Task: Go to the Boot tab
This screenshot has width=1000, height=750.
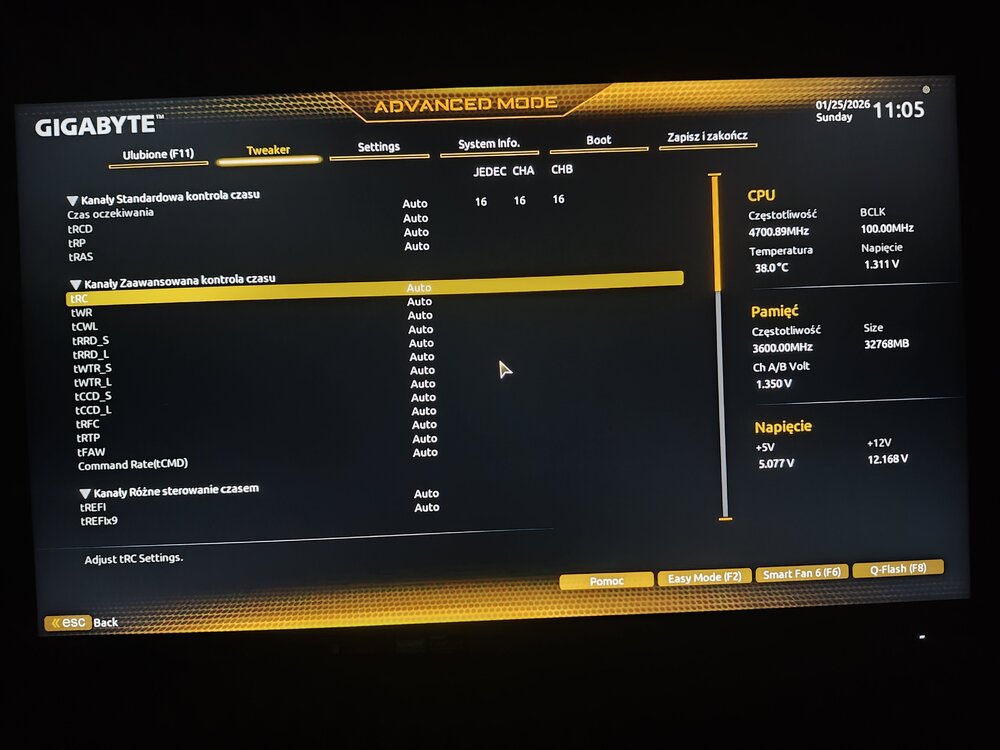Action: click(x=599, y=140)
